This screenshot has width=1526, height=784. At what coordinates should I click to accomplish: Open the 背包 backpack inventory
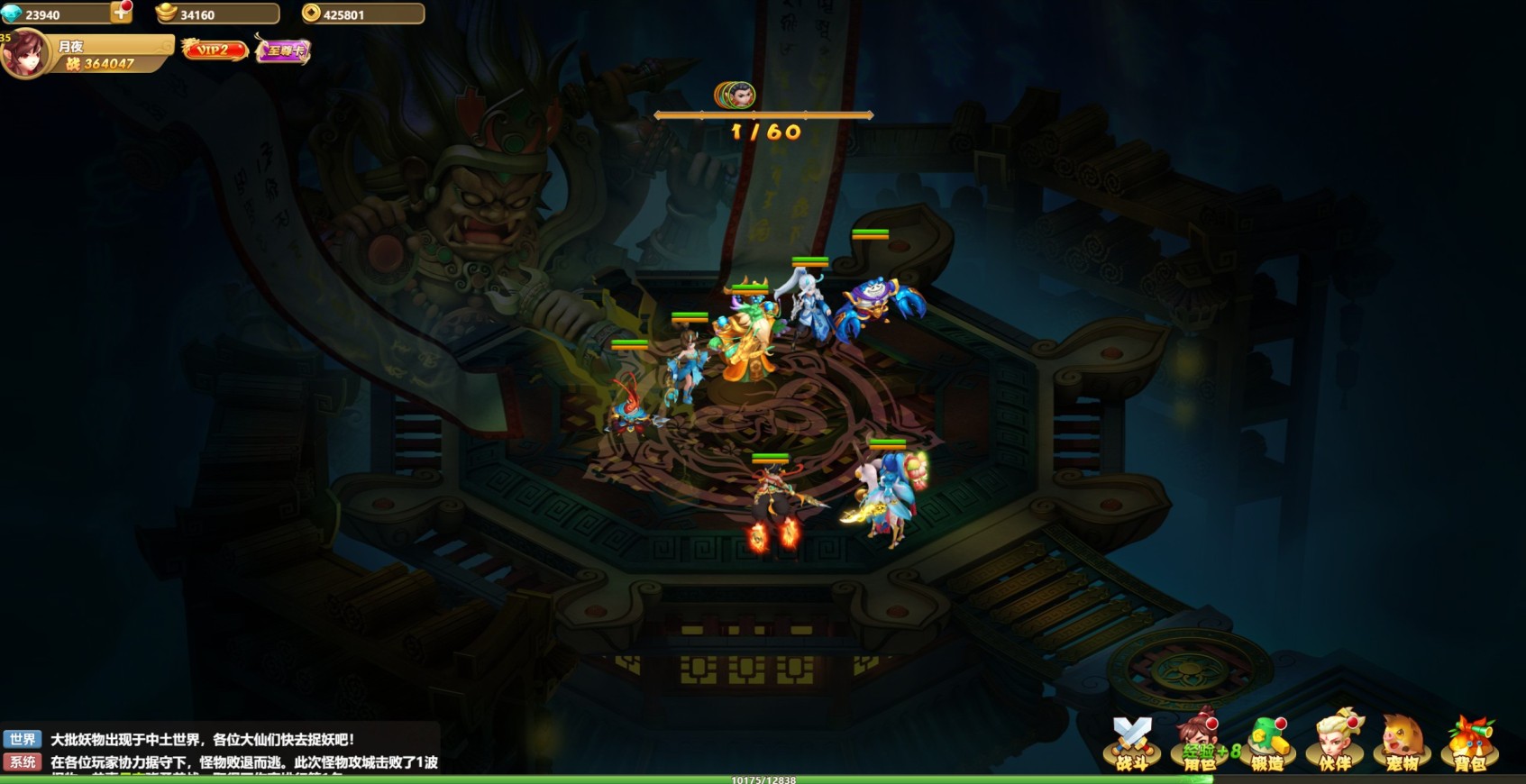[1470, 744]
